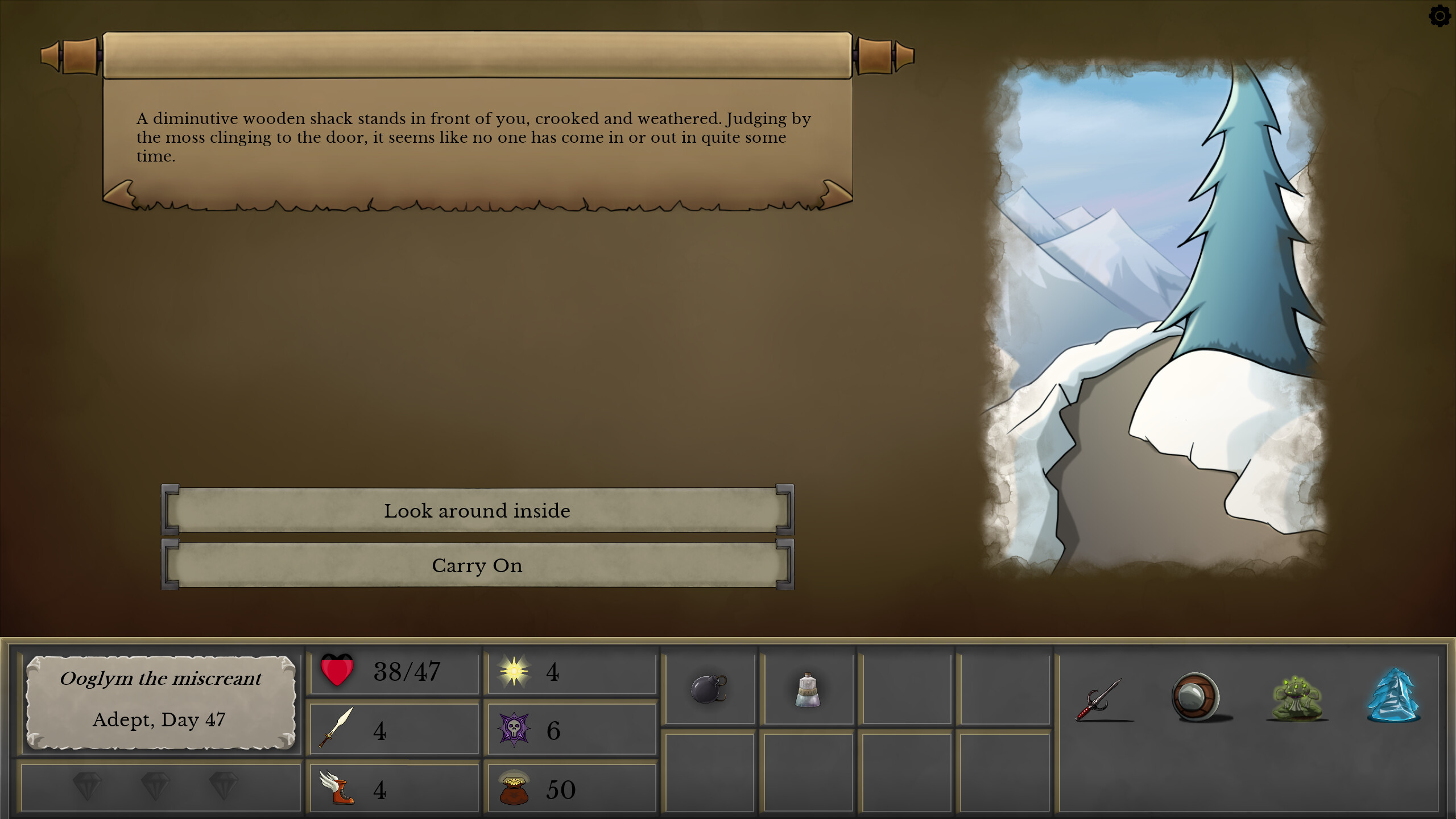The height and width of the screenshot is (819, 1456).
Task: Click the gold coin pouch showing 50
Action: 516,788
